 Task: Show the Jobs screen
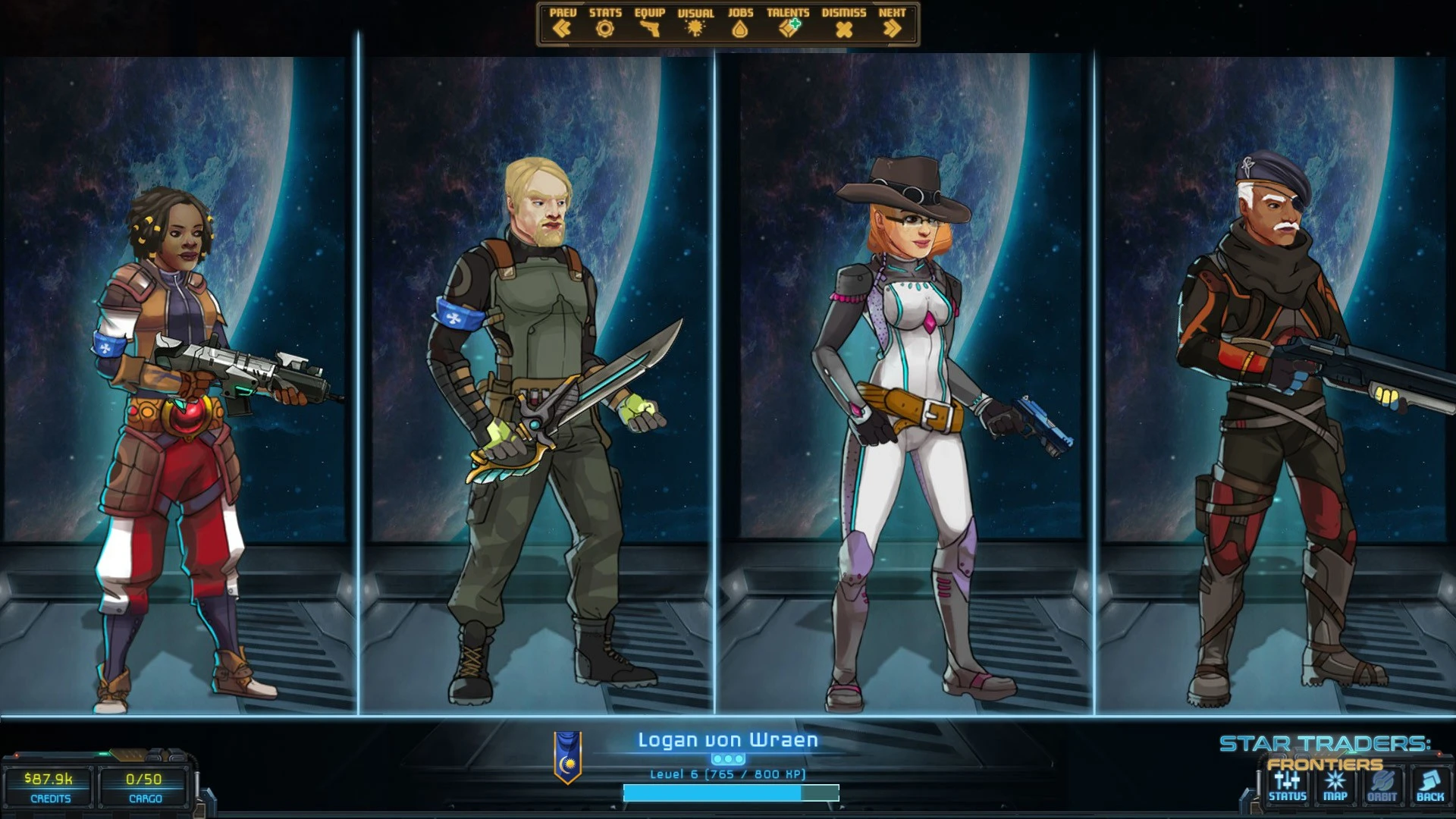pos(740,24)
